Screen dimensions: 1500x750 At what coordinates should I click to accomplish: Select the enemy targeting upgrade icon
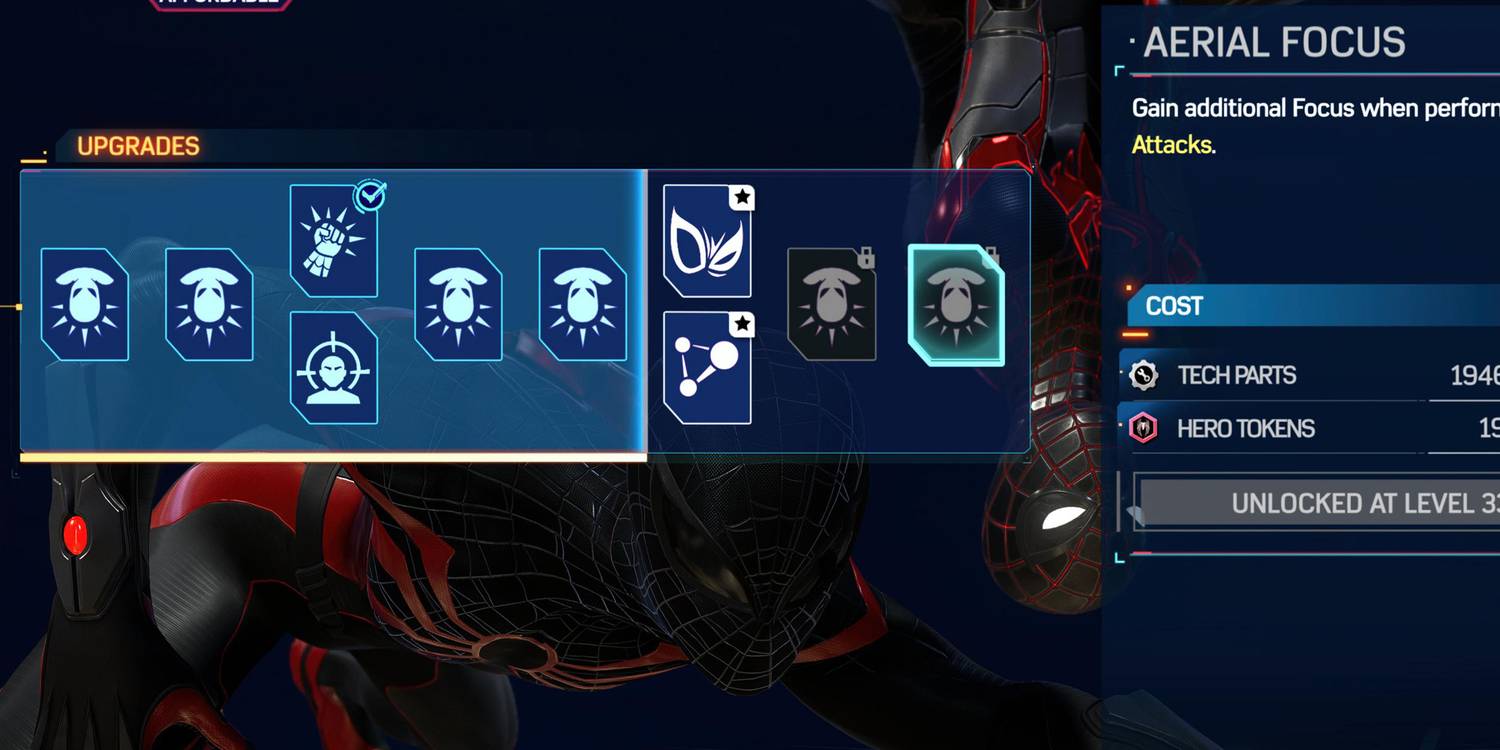coord(334,367)
